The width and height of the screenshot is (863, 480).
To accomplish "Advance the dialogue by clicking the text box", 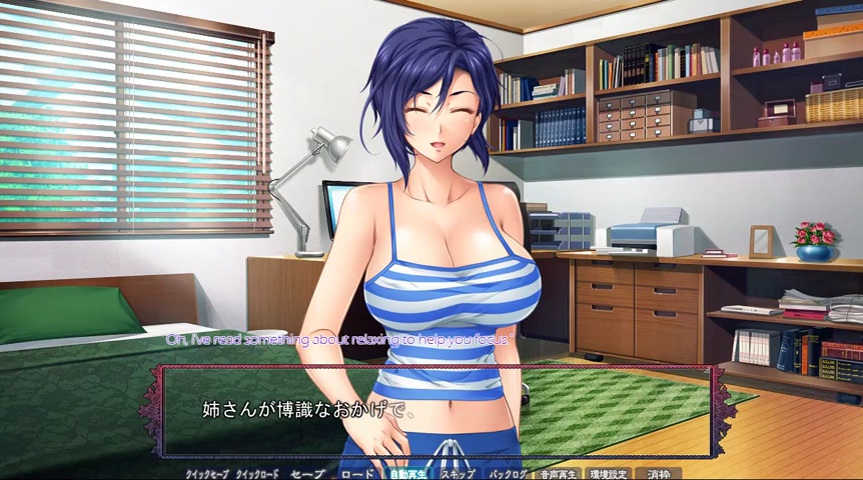I will click(x=435, y=411).
